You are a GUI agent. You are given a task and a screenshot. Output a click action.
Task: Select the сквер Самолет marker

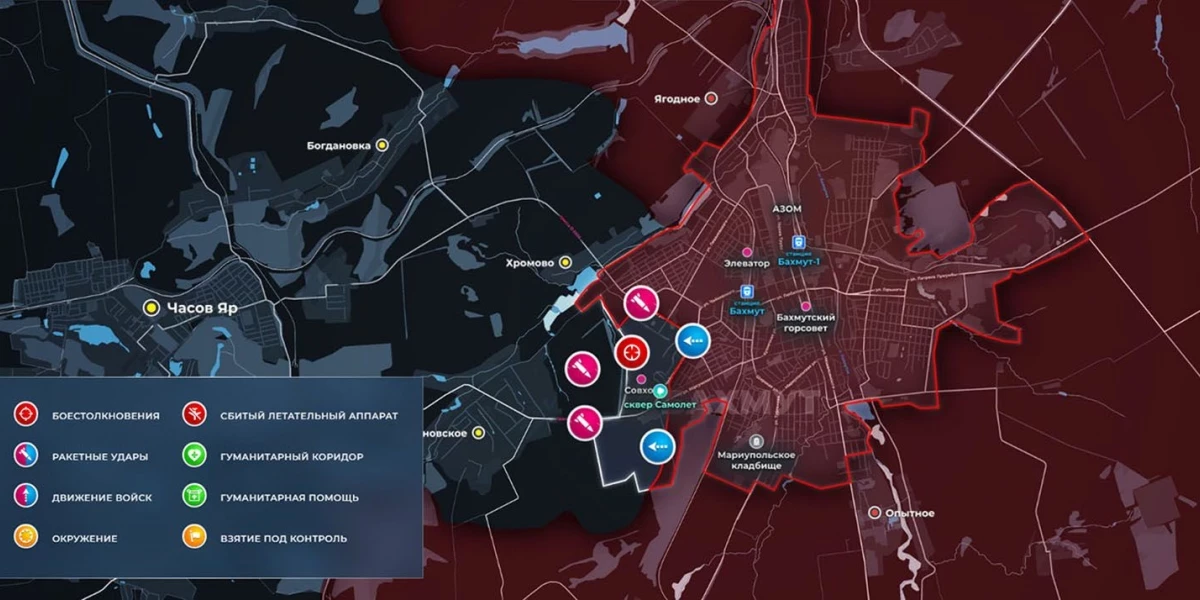coord(660,391)
